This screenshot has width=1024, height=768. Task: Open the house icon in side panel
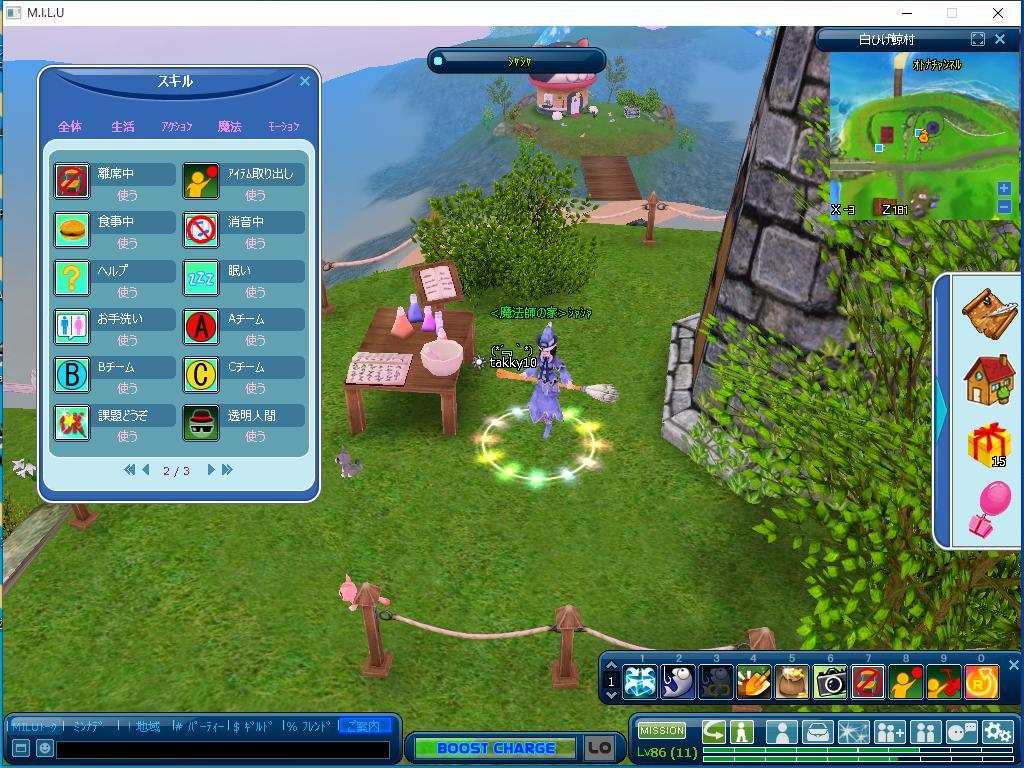[988, 379]
